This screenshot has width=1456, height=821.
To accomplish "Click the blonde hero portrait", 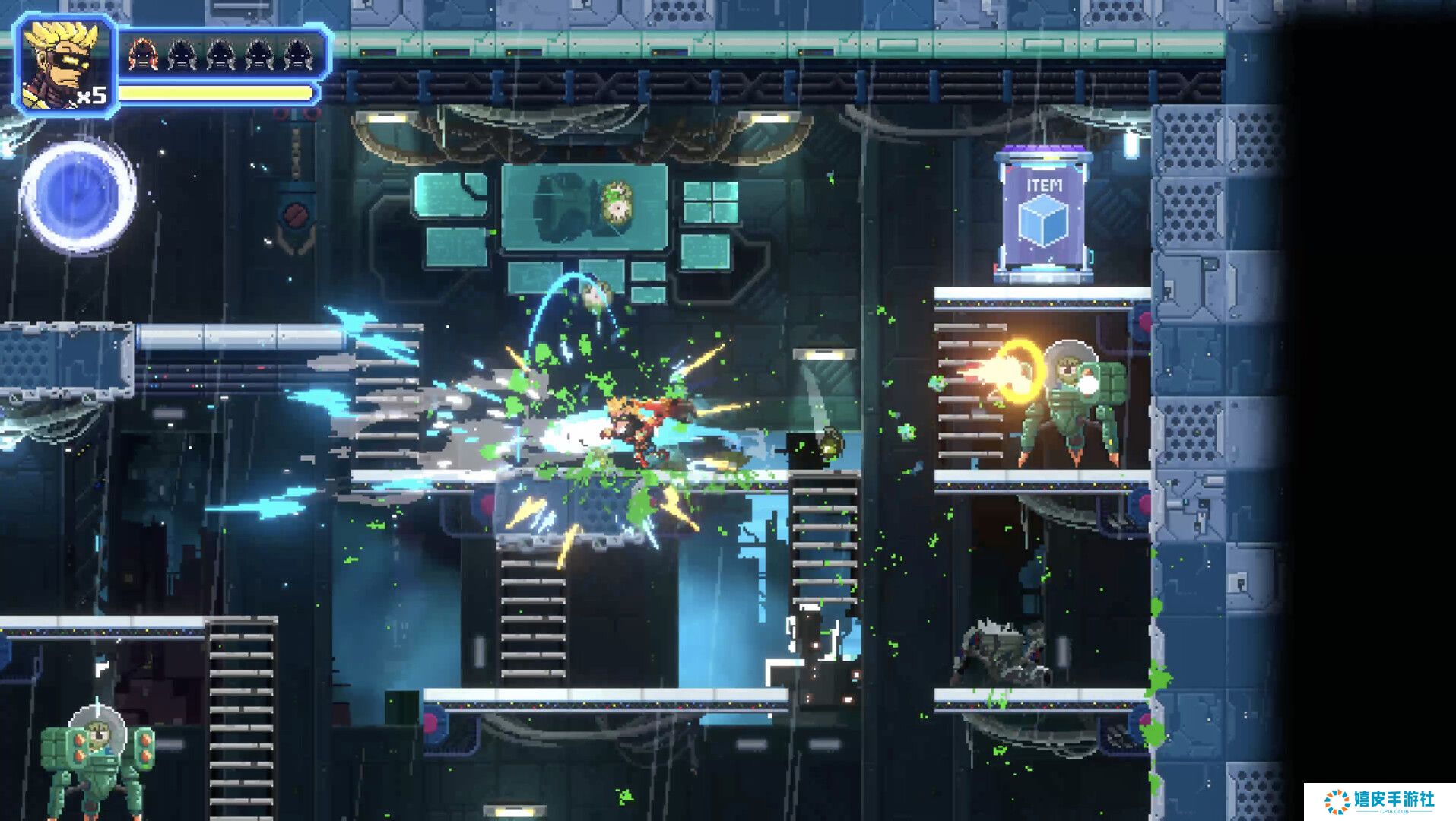I will (x=65, y=65).
